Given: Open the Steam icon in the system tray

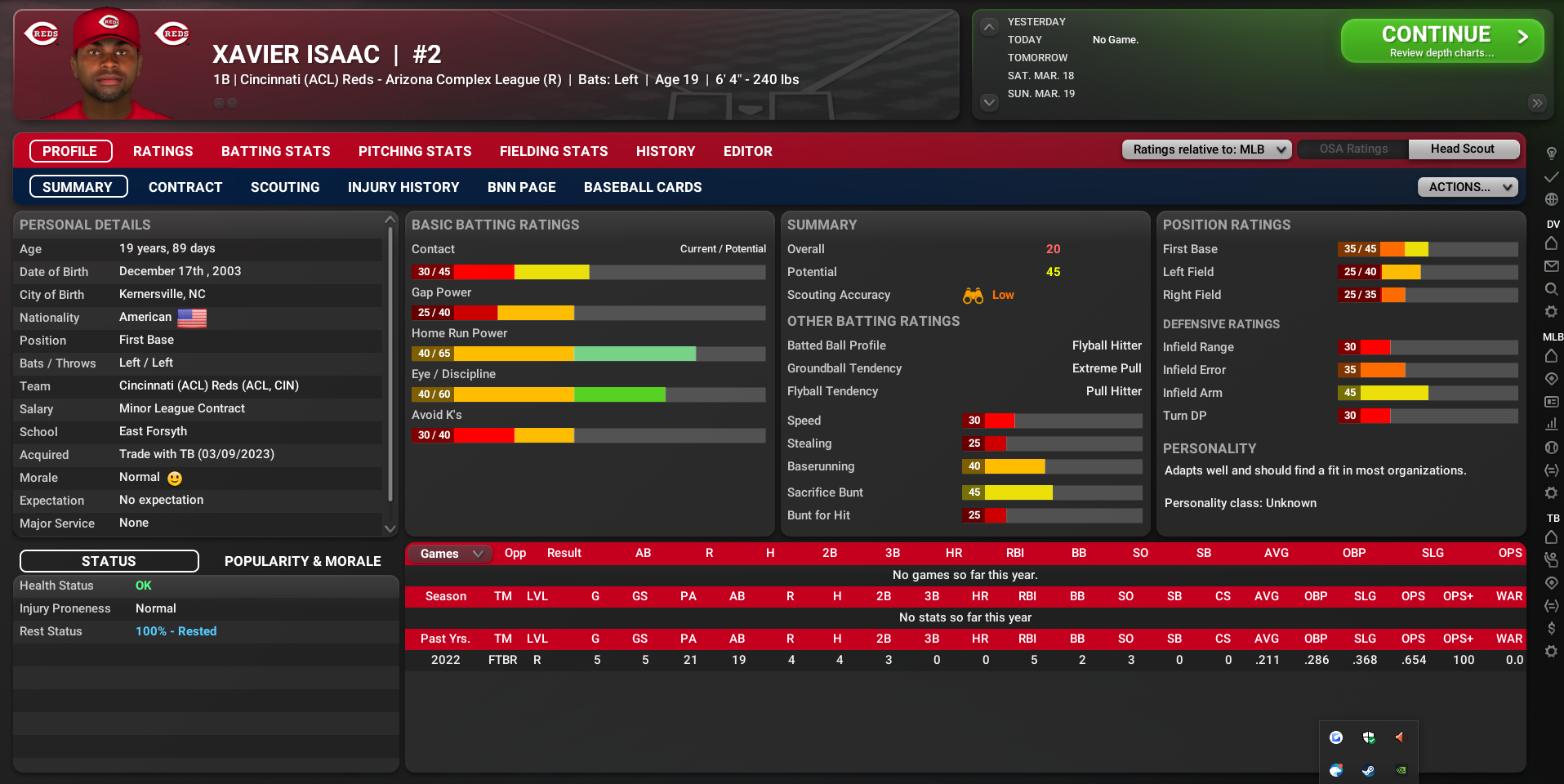Looking at the screenshot, I should click(x=1368, y=770).
